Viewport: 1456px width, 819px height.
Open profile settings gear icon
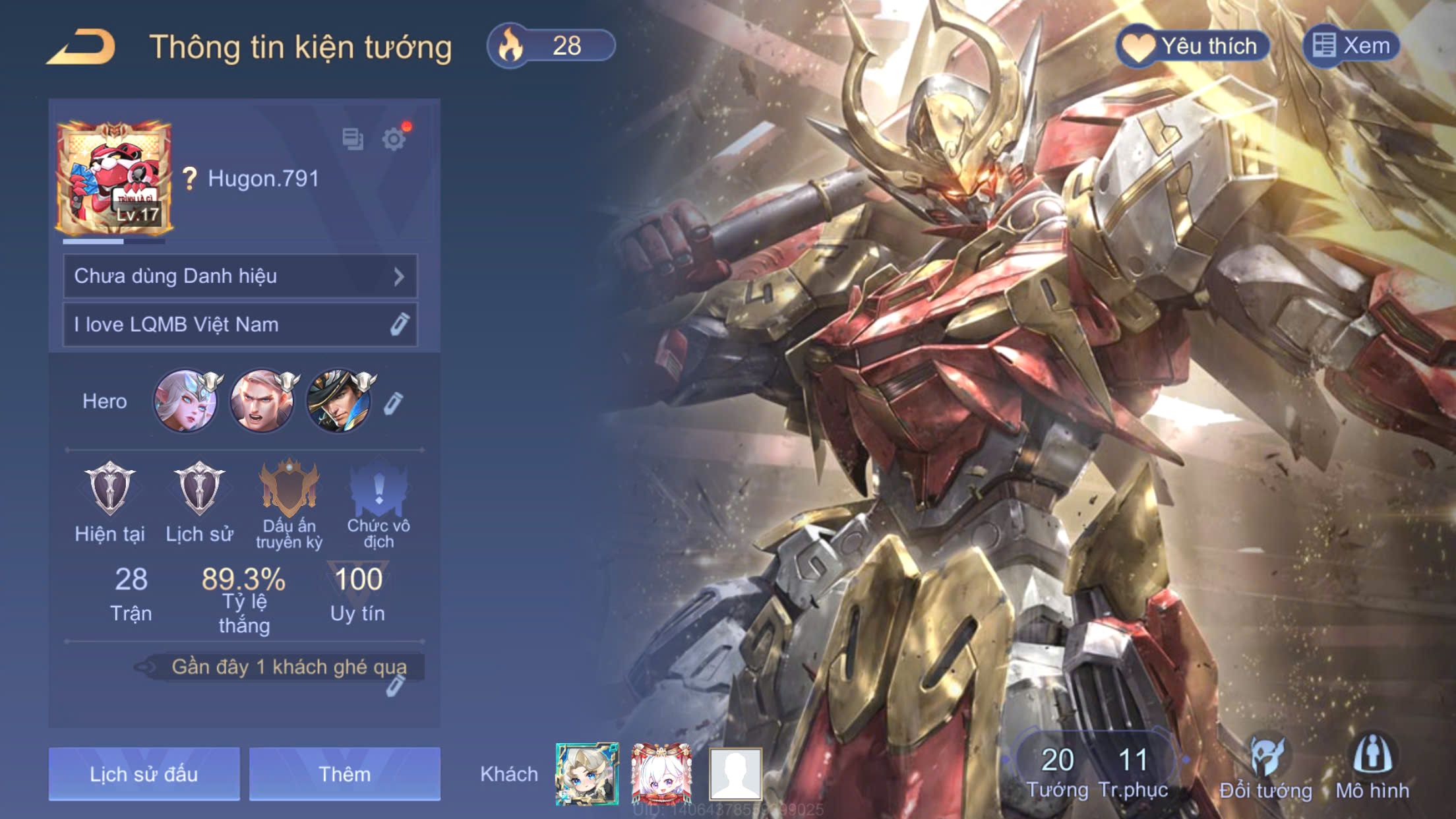pos(394,139)
